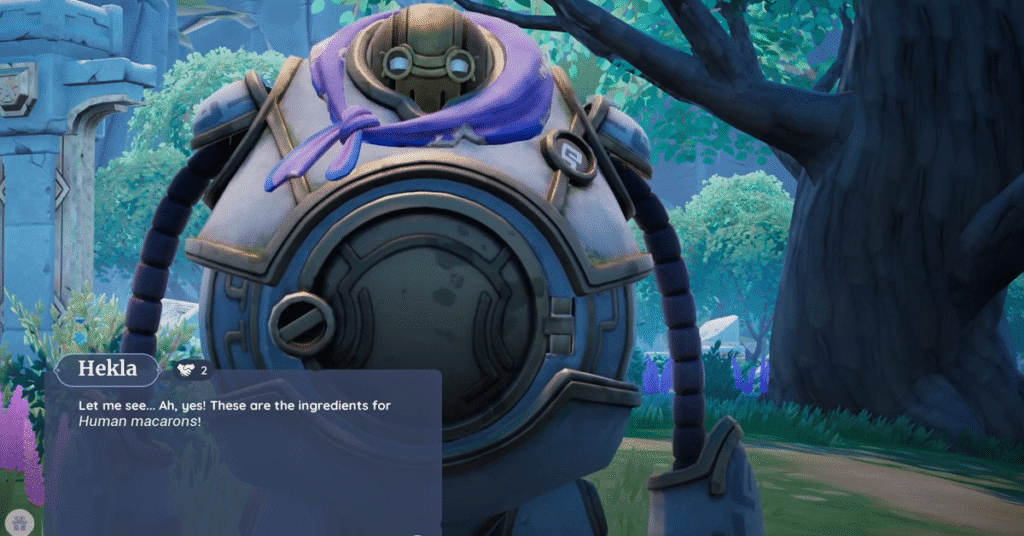Open Hekla's handshake friendship level icon

click(187, 370)
